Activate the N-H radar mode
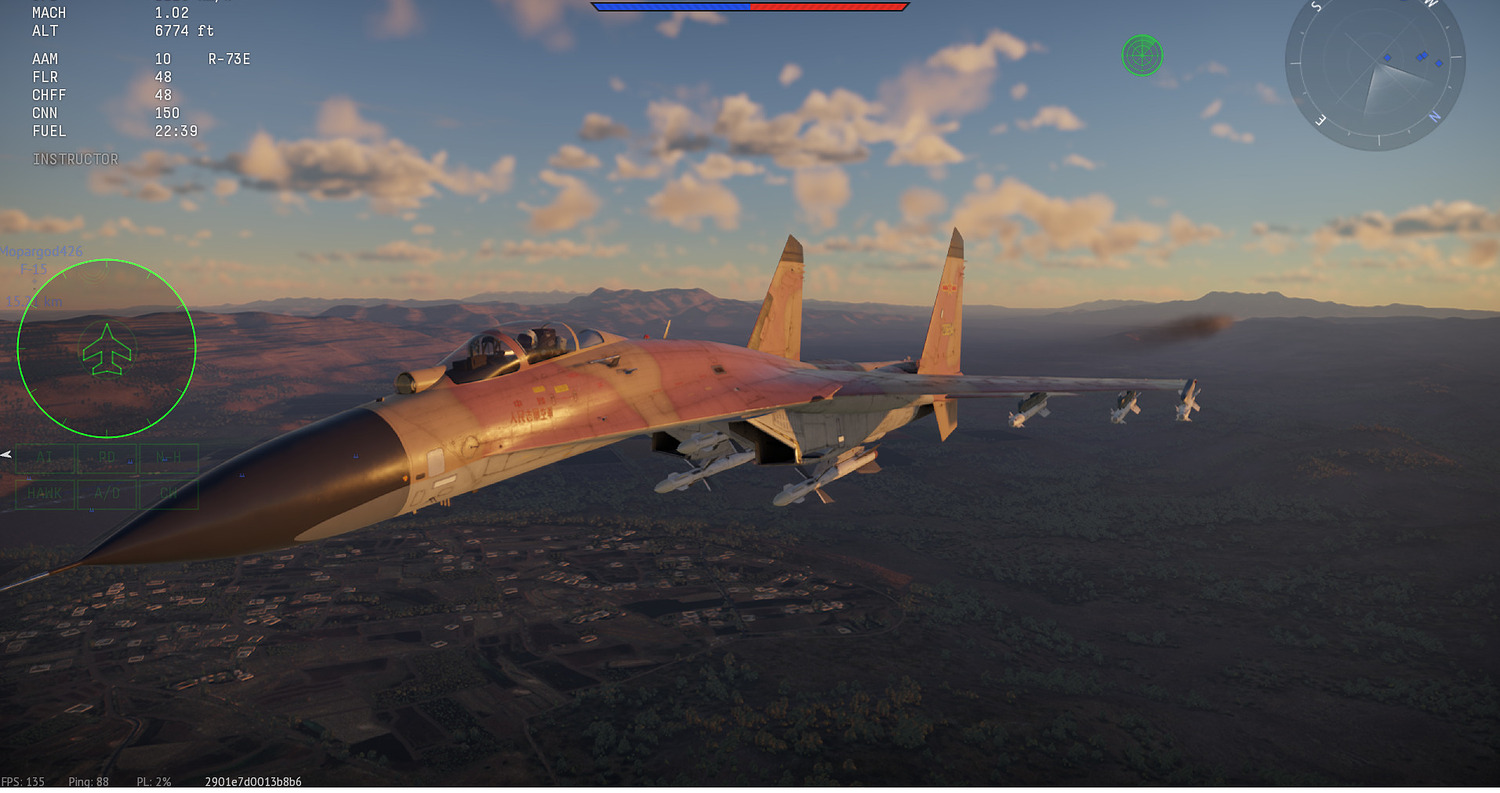 169,458
